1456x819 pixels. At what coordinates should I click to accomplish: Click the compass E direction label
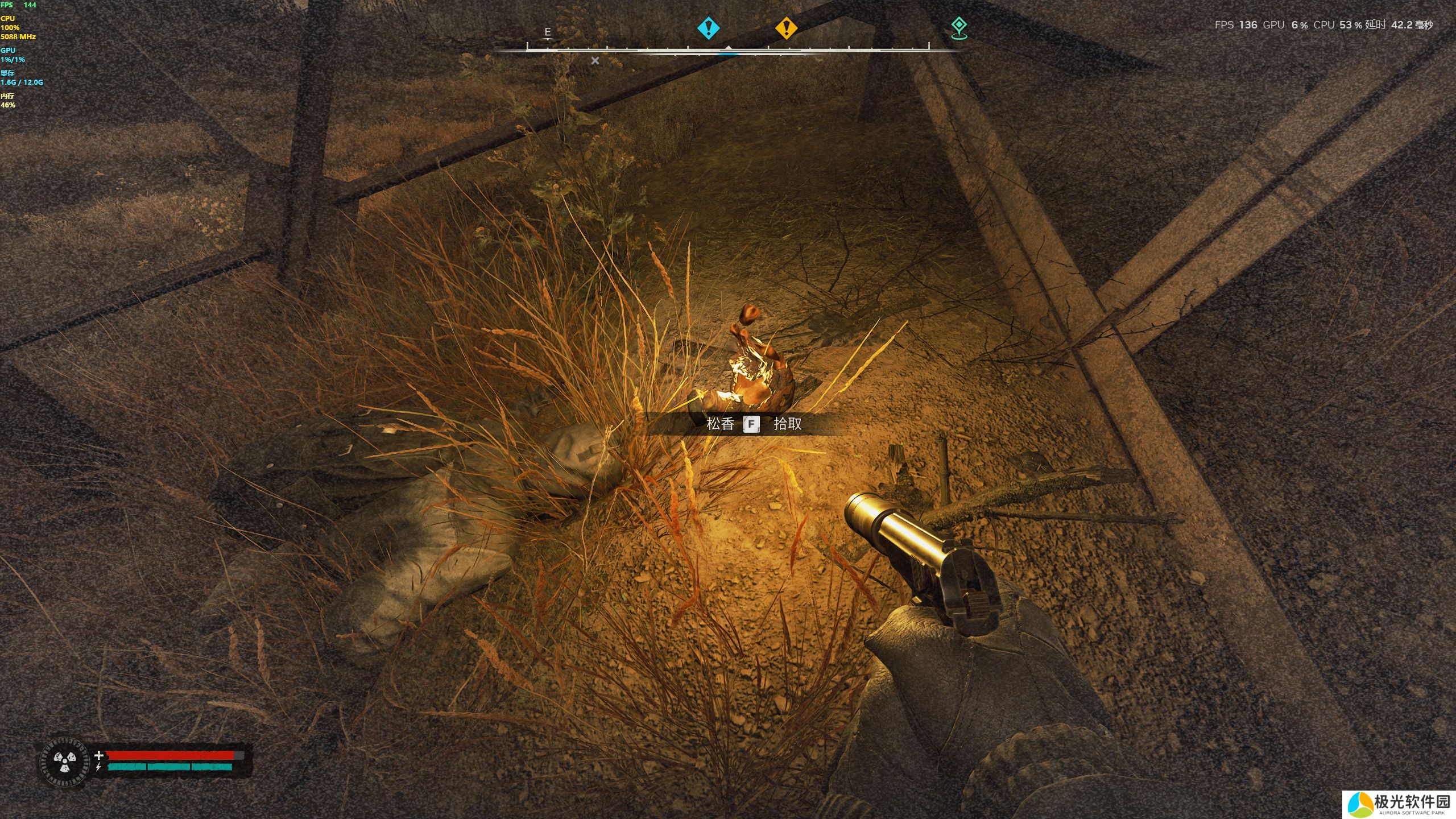coord(548,32)
